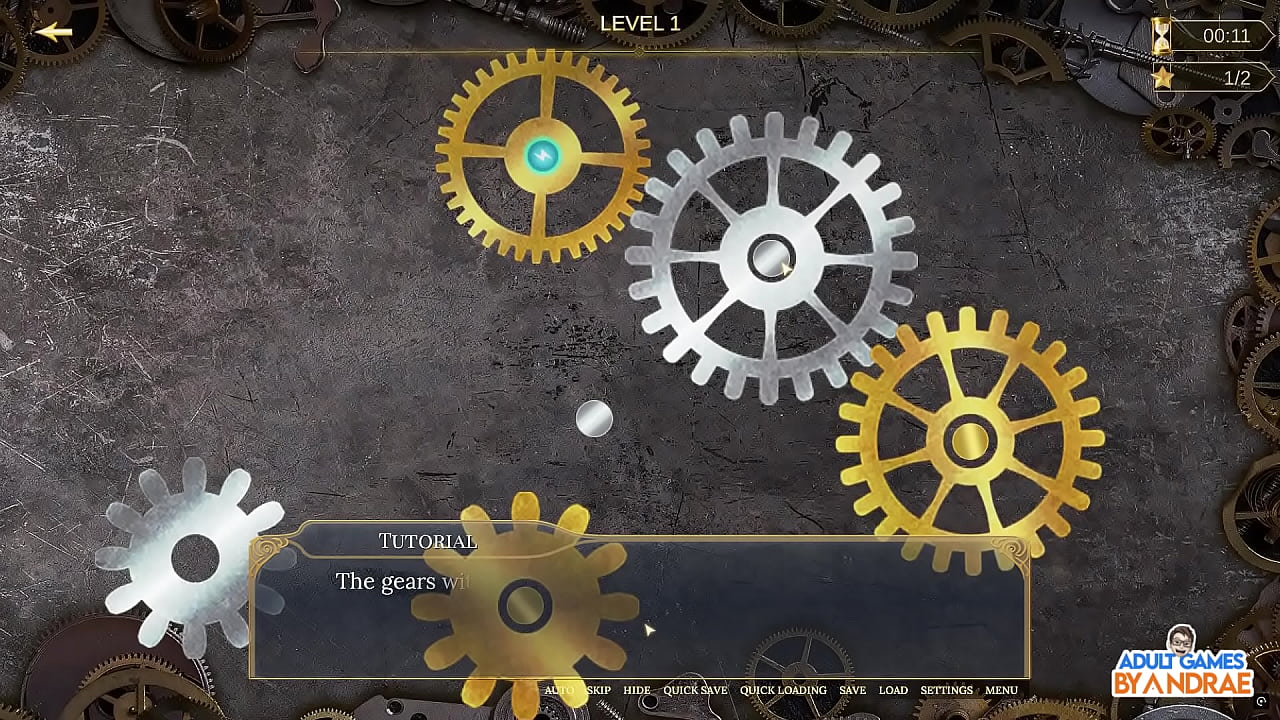Hide the dialogue box
1280x720 pixels.
(x=636, y=690)
